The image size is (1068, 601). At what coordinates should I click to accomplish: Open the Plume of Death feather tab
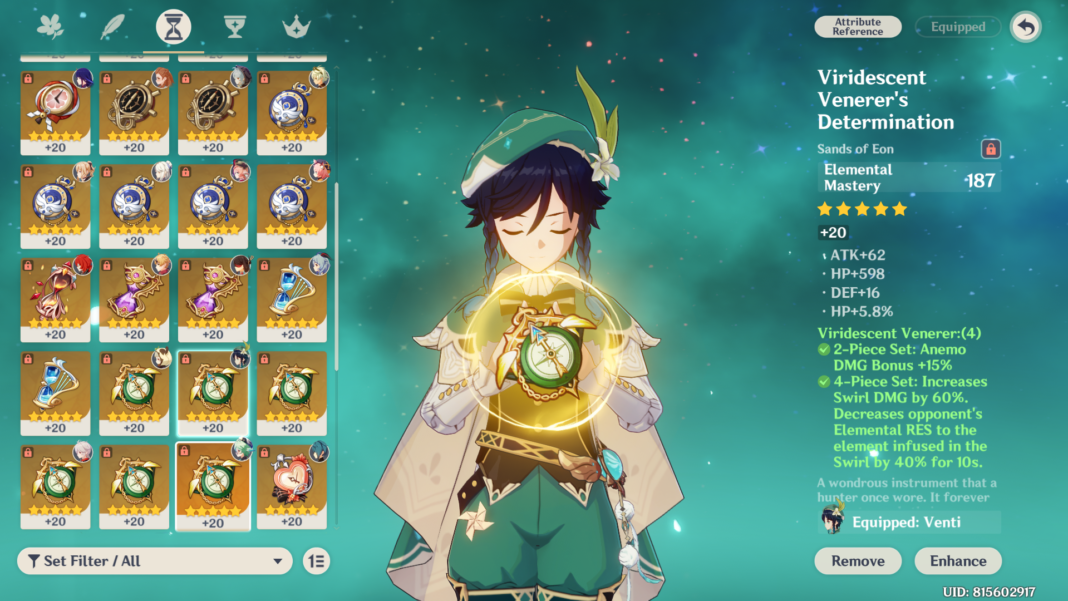pyautogui.click(x=112, y=26)
